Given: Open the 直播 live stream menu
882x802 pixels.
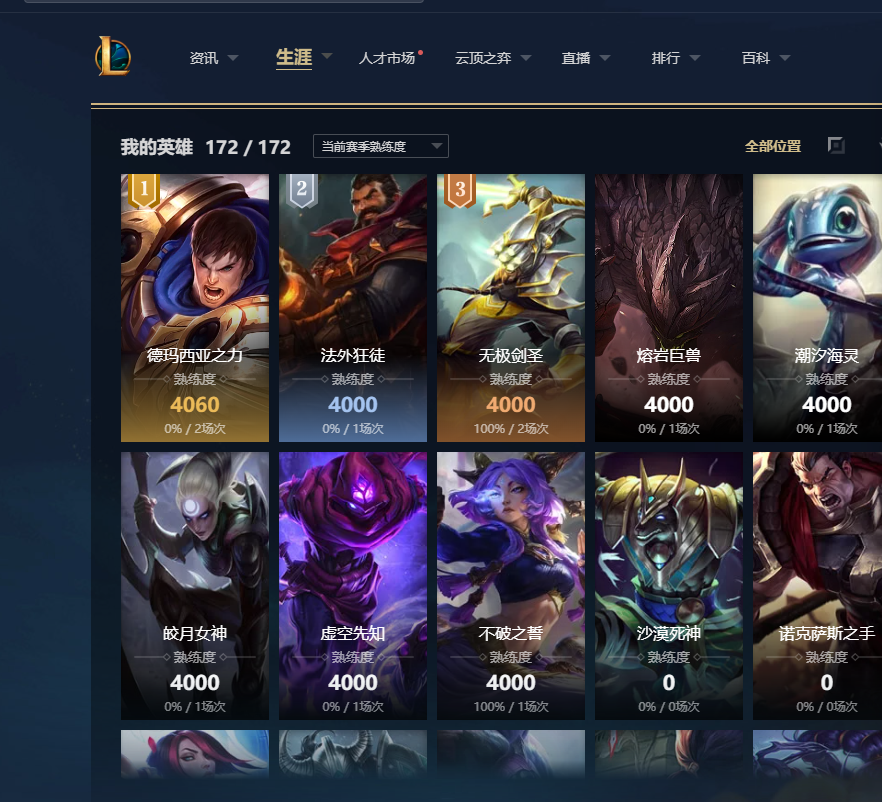Looking at the screenshot, I should (585, 58).
